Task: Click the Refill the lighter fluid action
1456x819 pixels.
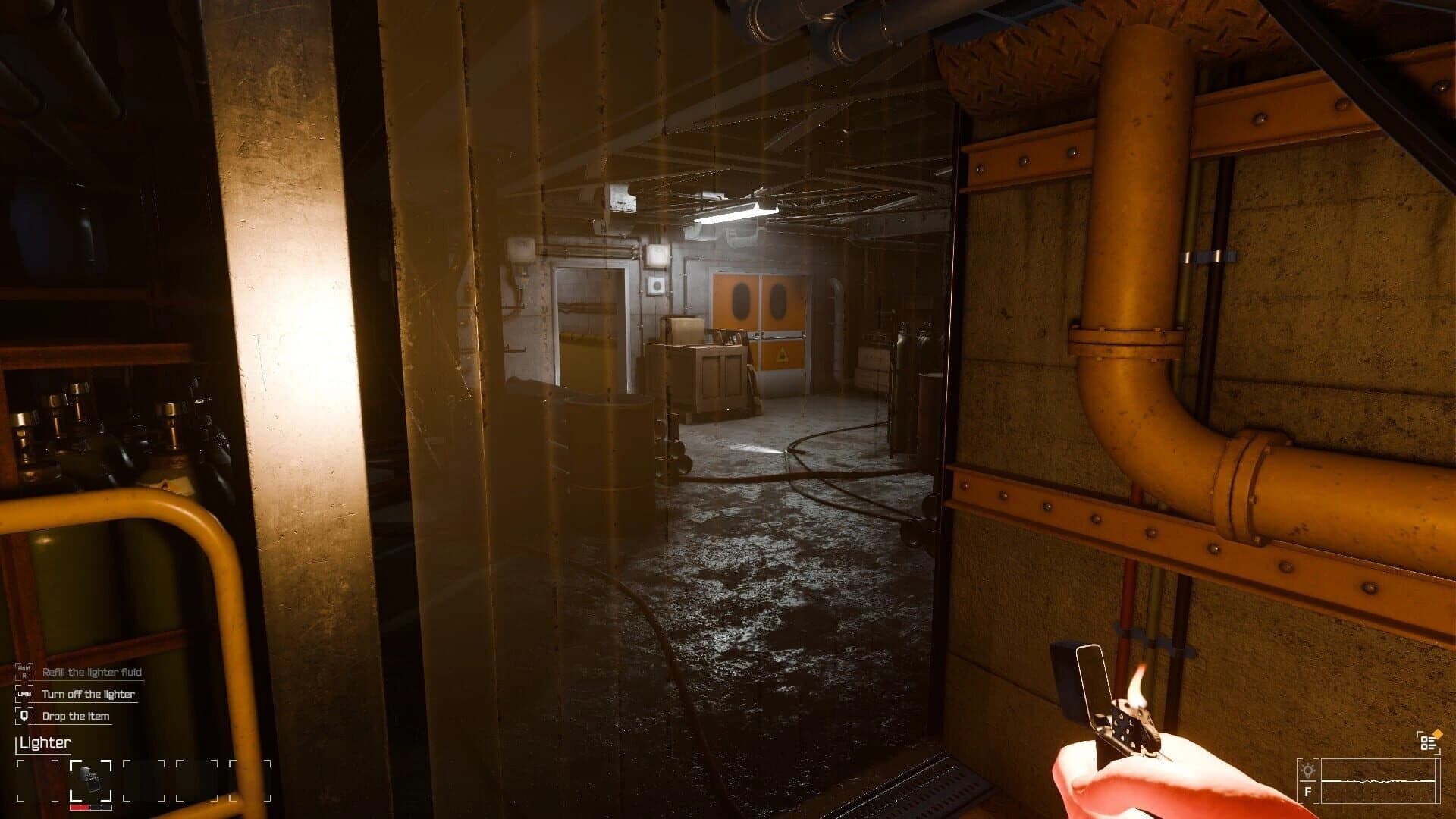Action: tap(92, 673)
